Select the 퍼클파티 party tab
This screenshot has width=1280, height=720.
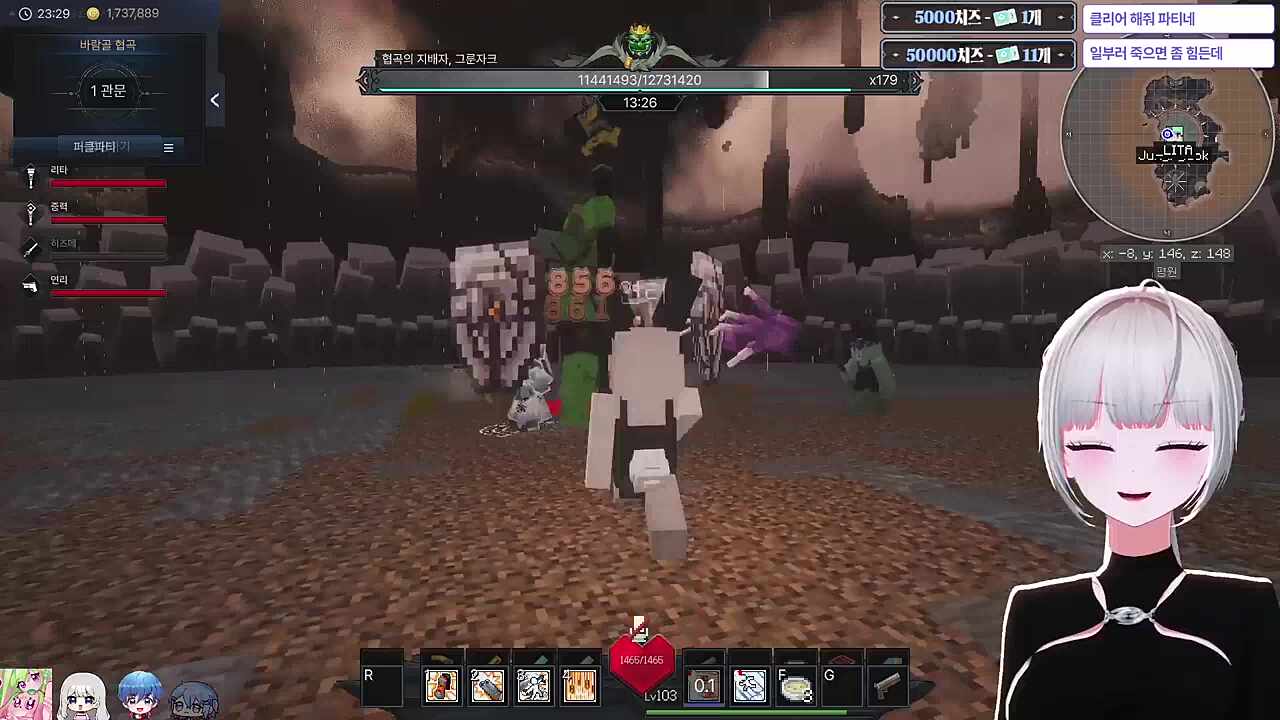coord(96,147)
